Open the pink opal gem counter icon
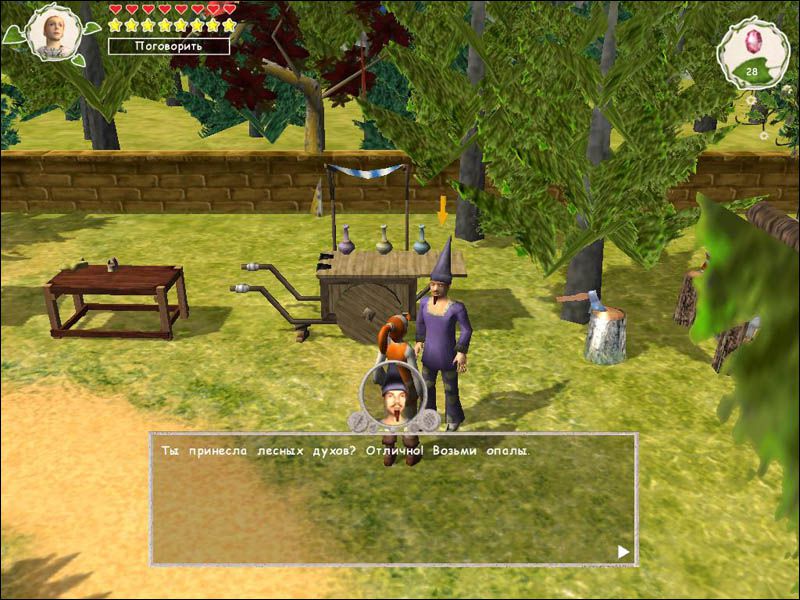The width and height of the screenshot is (800, 600). 750,49
